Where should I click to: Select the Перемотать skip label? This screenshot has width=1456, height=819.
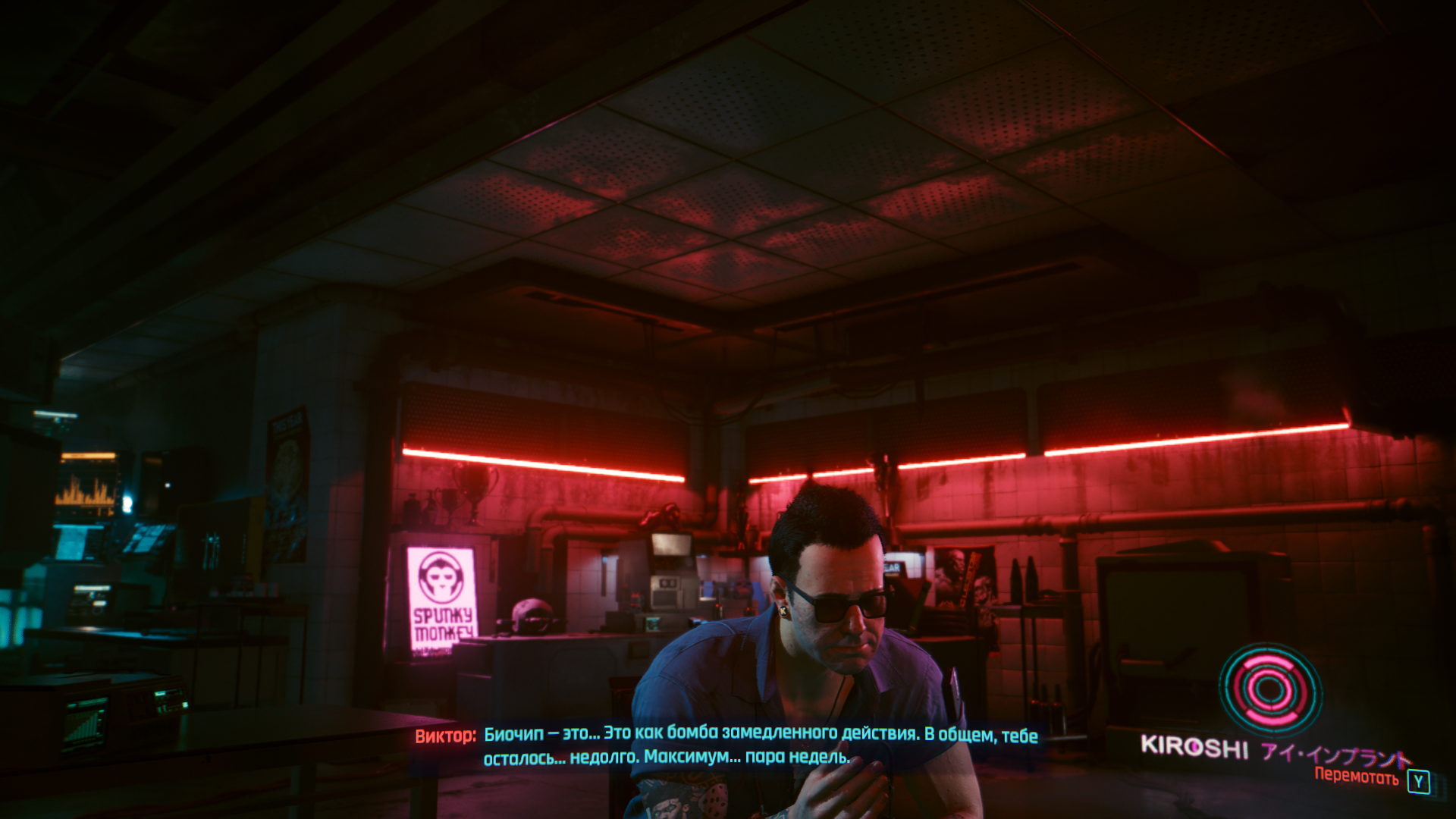click(1356, 776)
